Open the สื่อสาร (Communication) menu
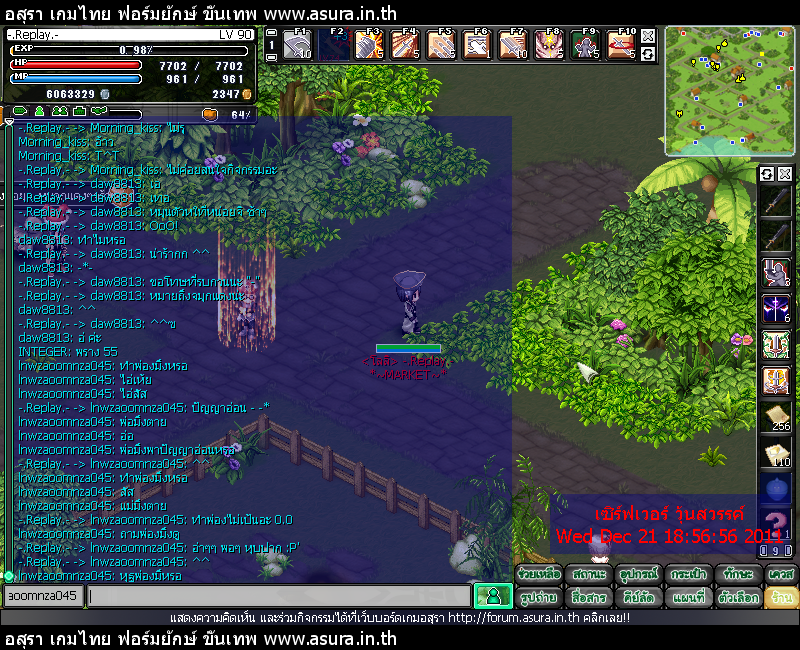 coord(589,597)
